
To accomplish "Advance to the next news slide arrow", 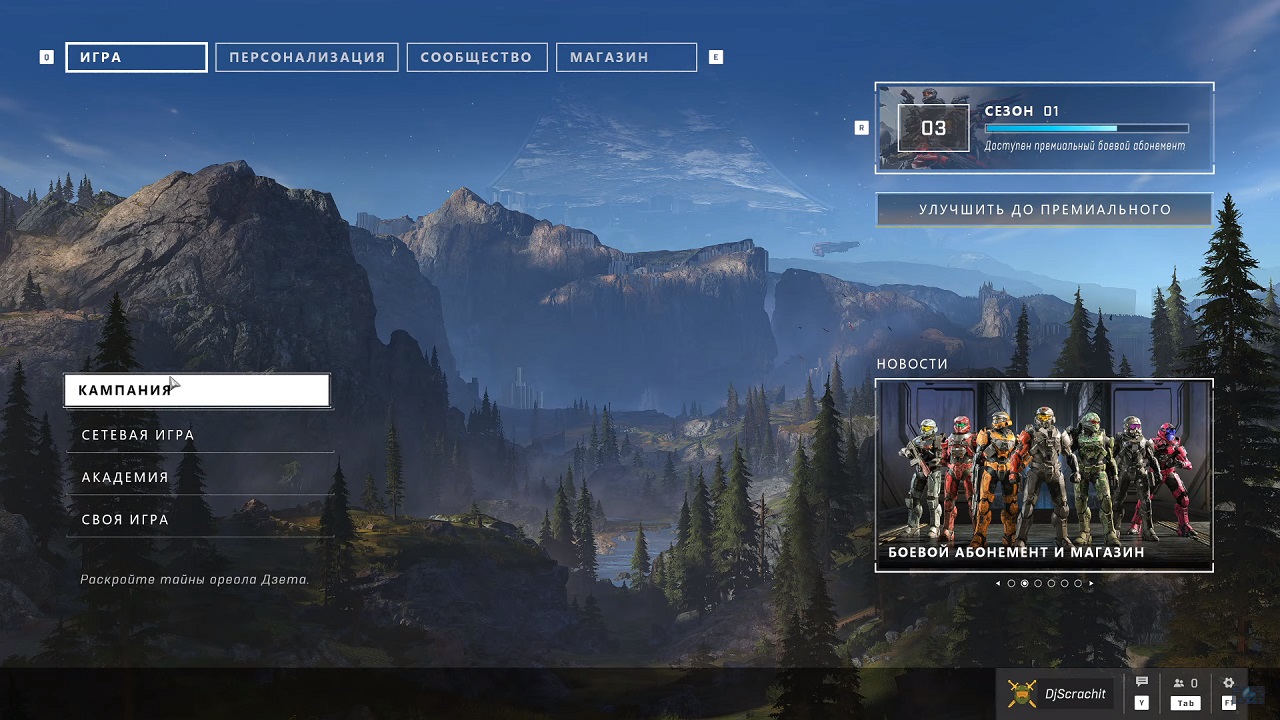I will click(1091, 583).
